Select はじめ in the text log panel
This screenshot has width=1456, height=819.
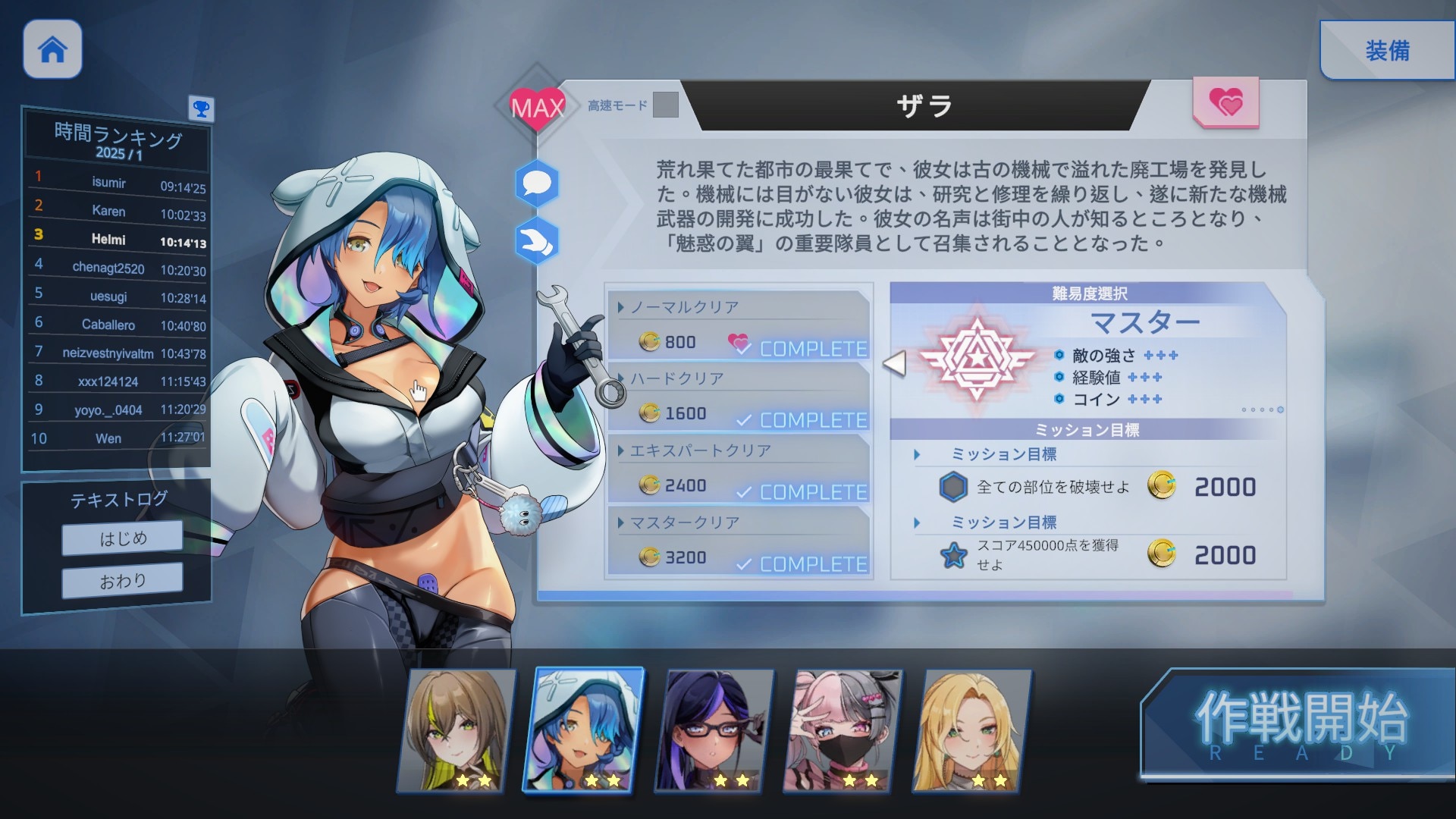121,538
